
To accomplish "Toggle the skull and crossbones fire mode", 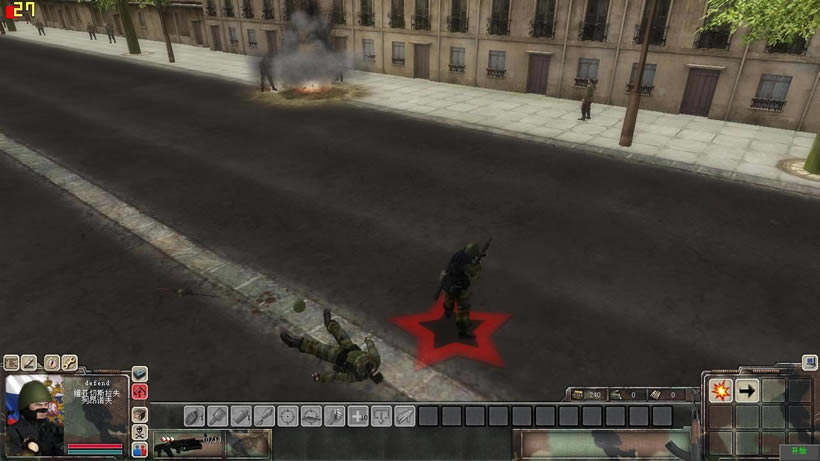I will click(x=140, y=432).
